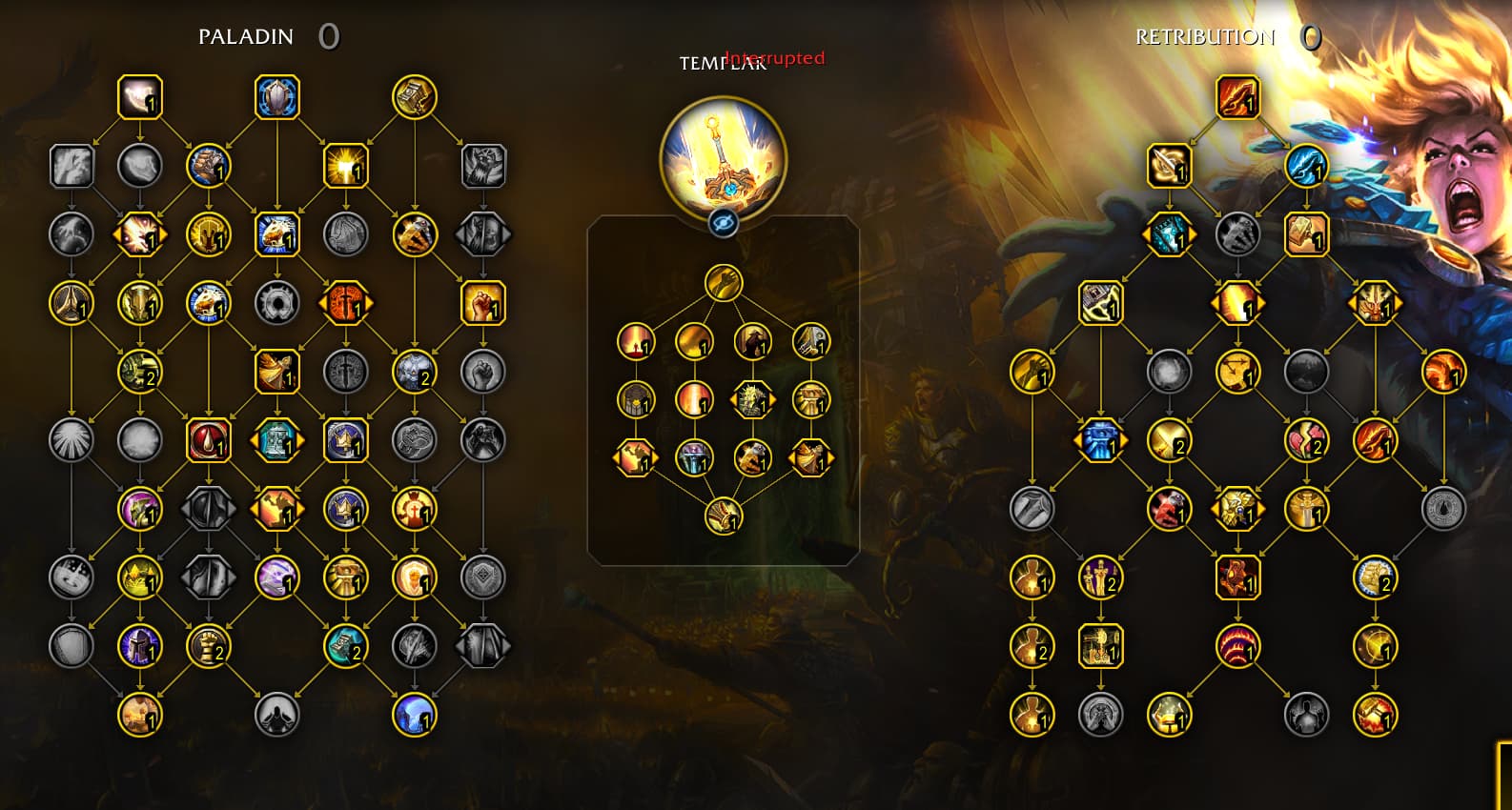Screen dimensions: 1512x810
Task: Select the bottom node of the Templar tree
Action: point(724,516)
